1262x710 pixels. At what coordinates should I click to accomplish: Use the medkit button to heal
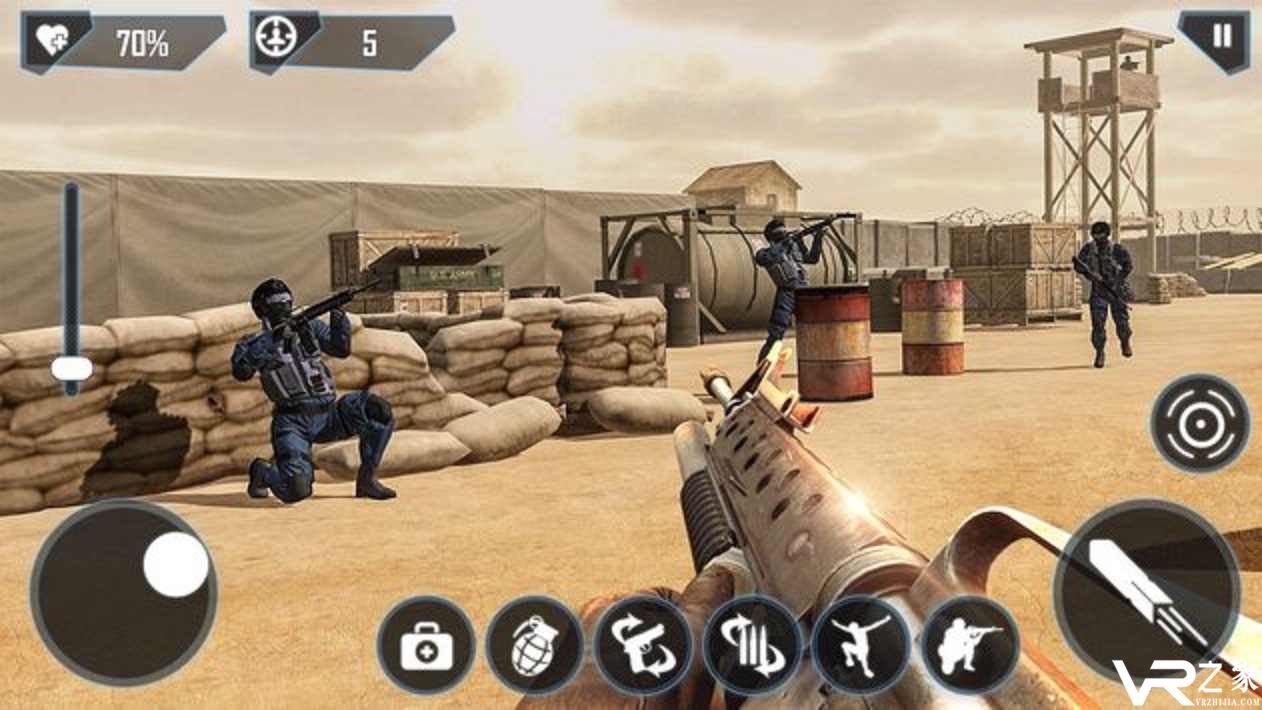[426, 645]
